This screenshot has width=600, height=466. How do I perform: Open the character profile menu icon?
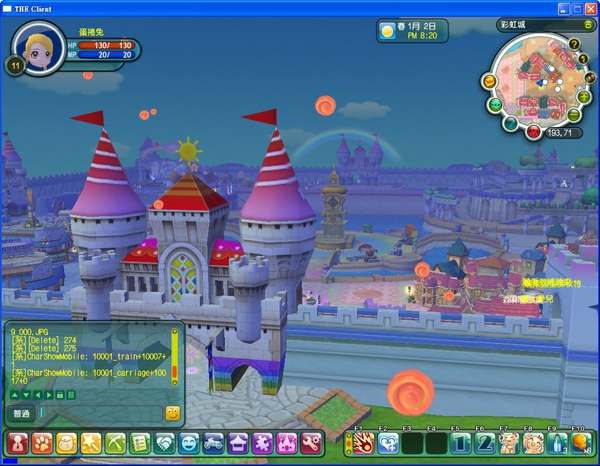17,441
